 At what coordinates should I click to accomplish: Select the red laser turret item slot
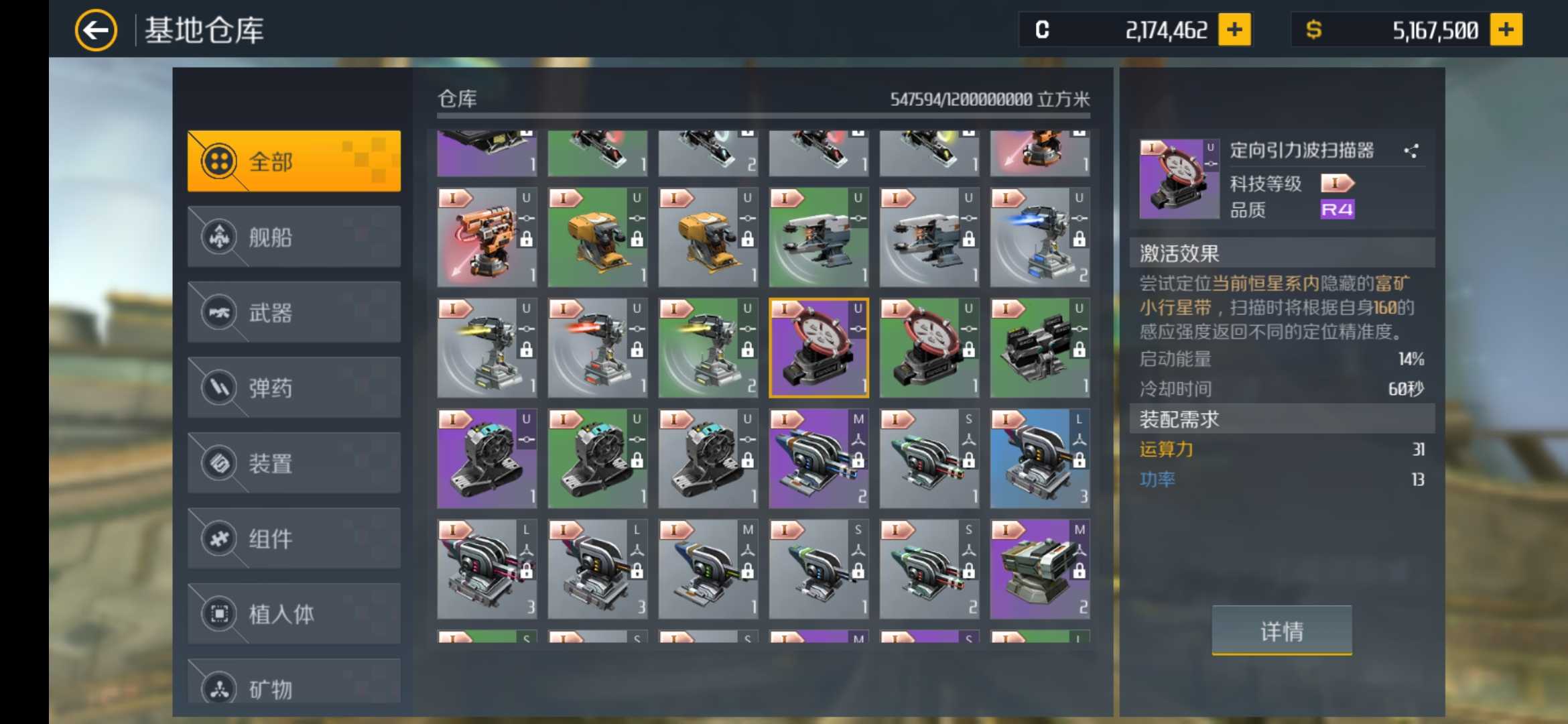click(487, 237)
